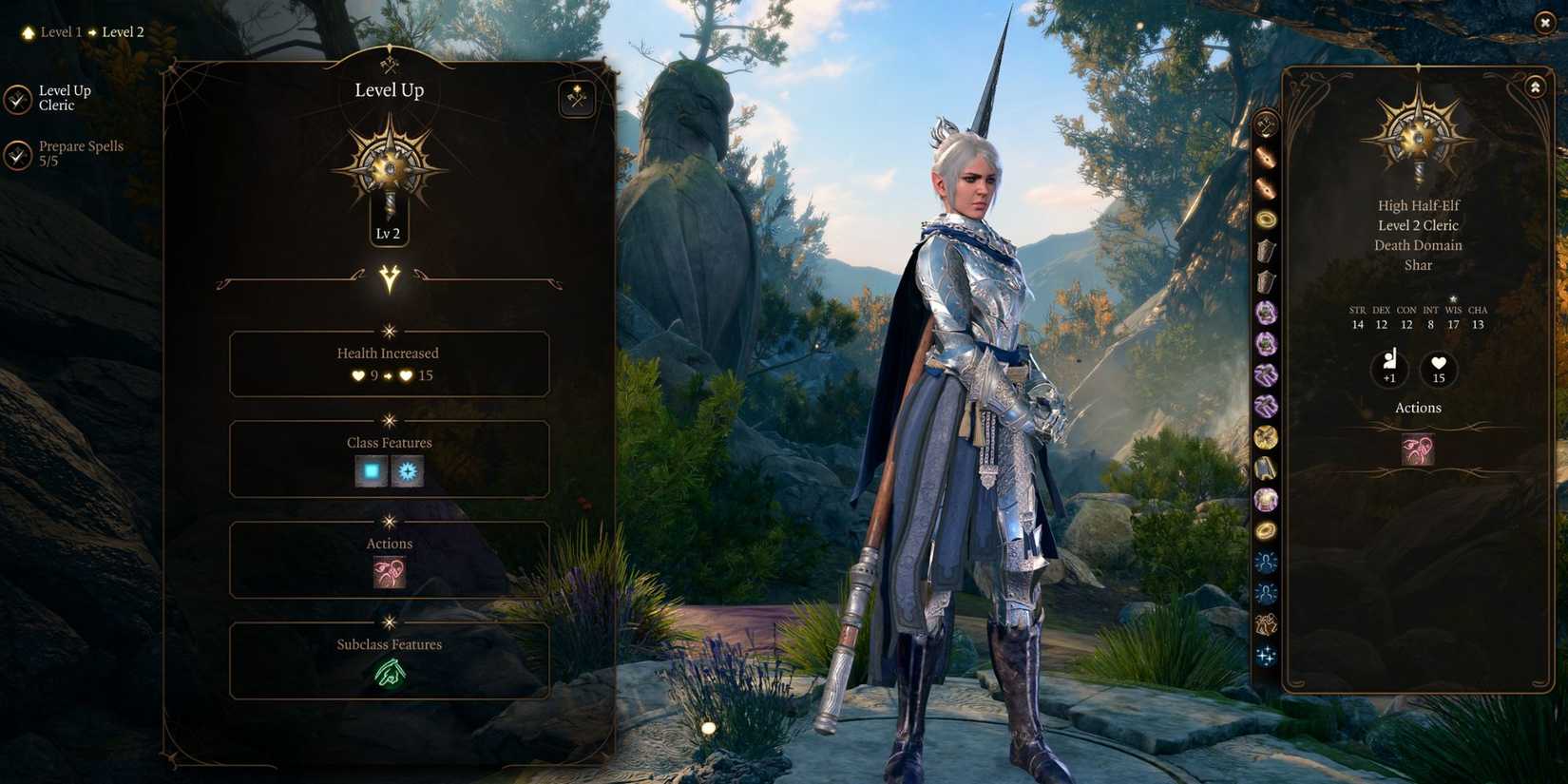Viewport: 1568px width, 784px height.
Task: Click the glowing sparkle icon at column bottom
Action: [x=1266, y=654]
